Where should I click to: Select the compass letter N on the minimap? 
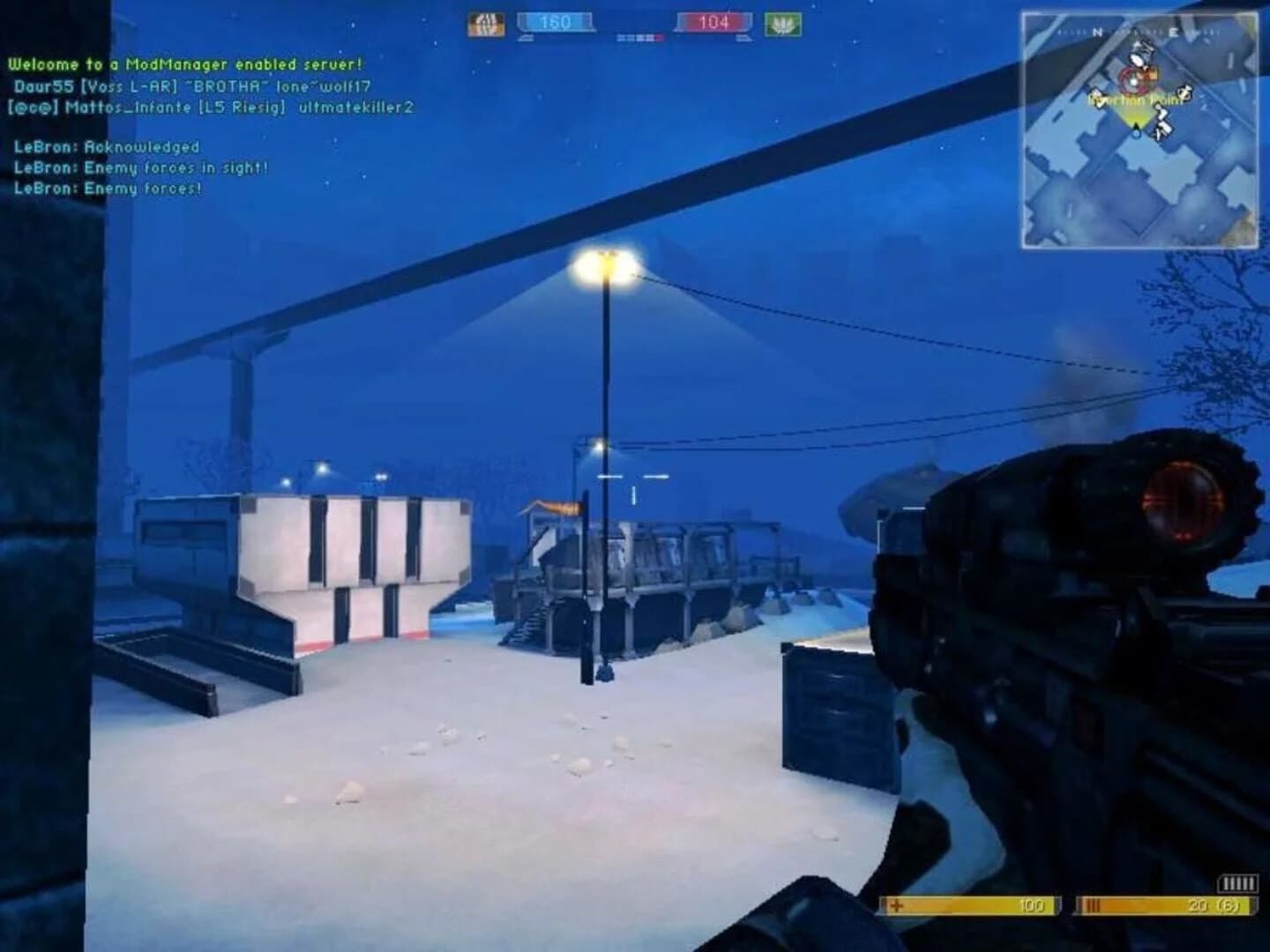[x=1096, y=32]
